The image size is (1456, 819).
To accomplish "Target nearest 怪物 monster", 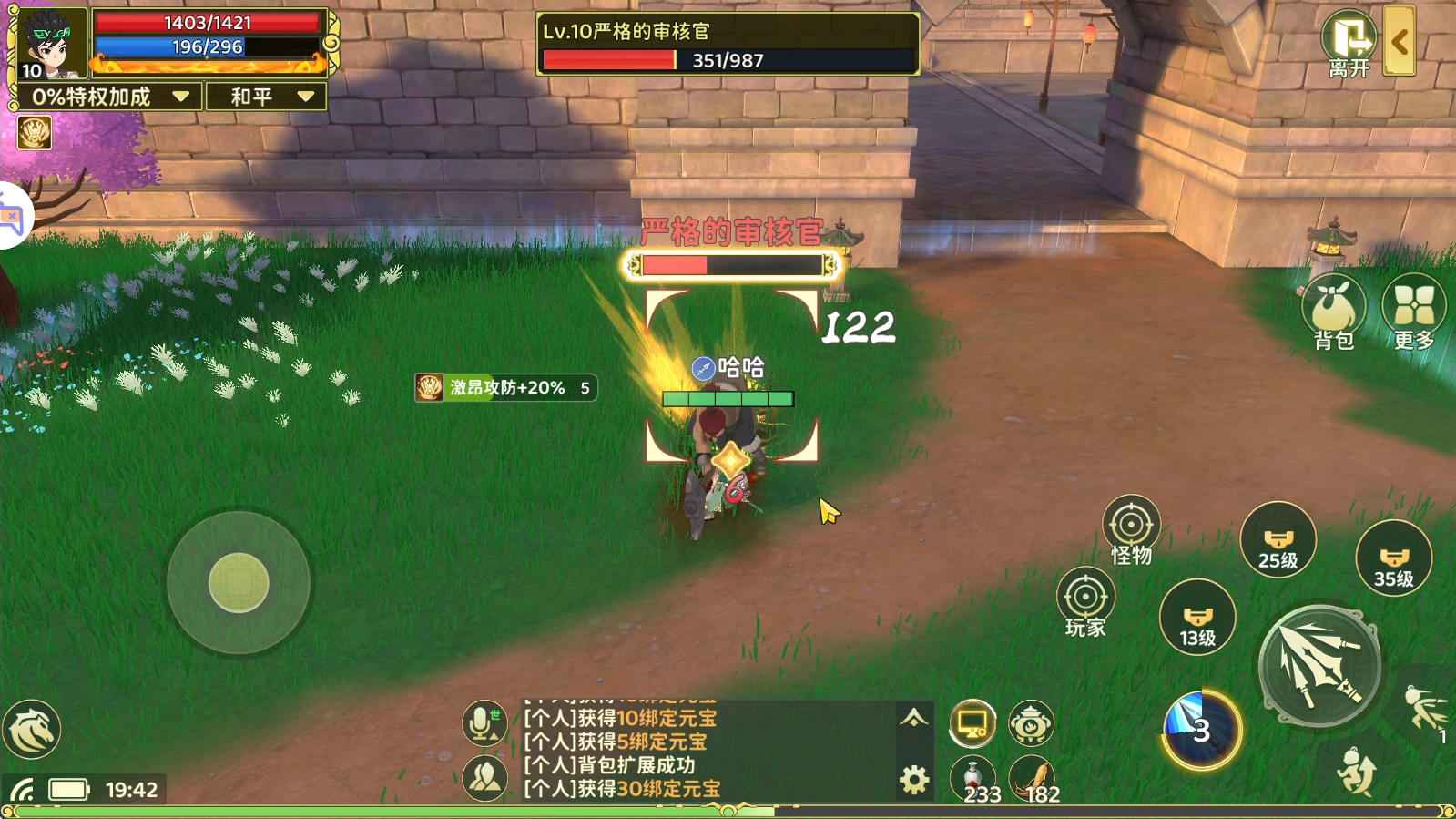I will click(1131, 529).
